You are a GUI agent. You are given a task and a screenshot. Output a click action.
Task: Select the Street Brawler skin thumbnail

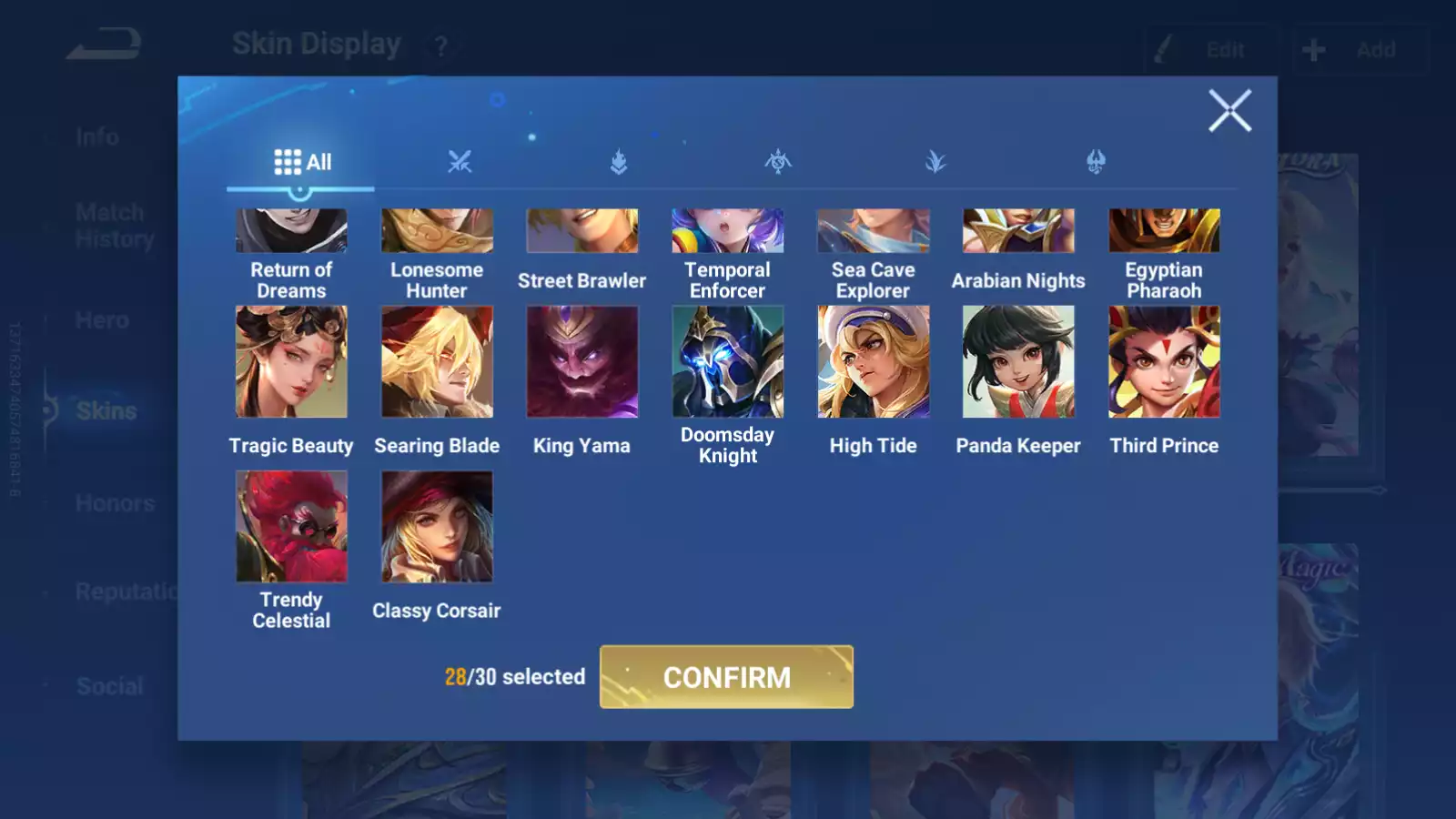point(582,229)
